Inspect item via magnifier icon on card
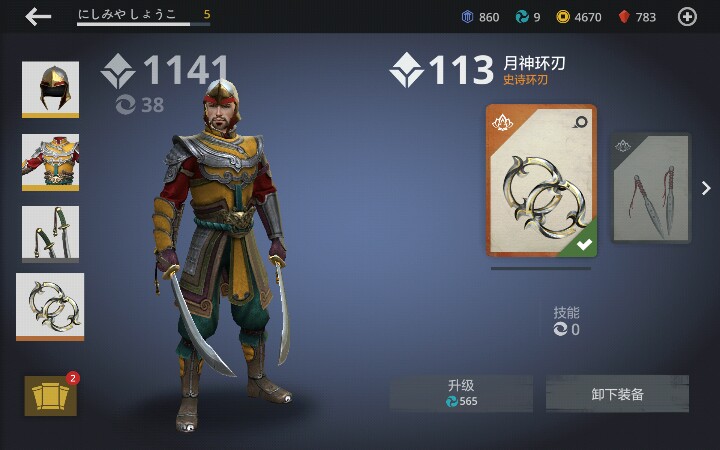This screenshot has width=720, height=450. coord(581,122)
